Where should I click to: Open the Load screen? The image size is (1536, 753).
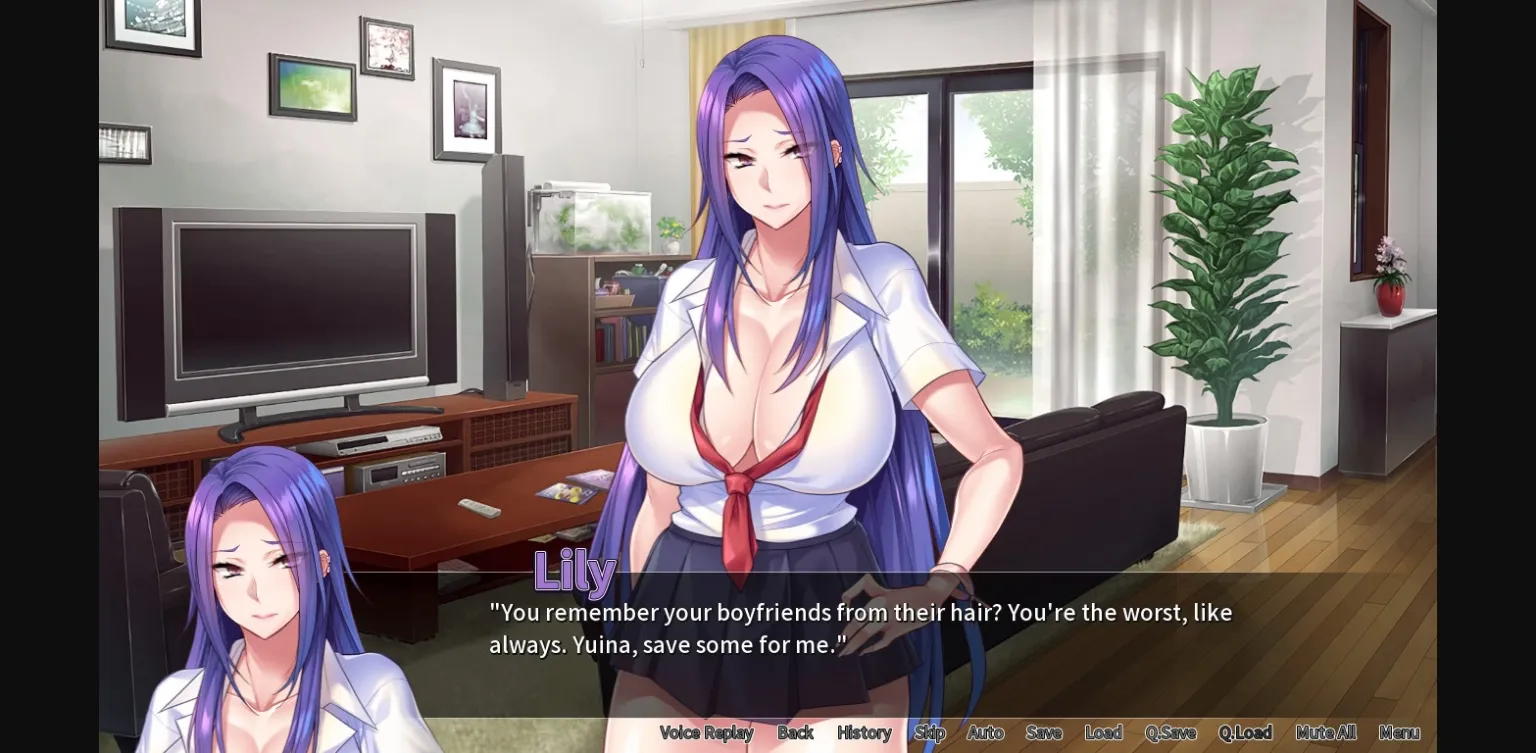click(x=1103, y=732)
